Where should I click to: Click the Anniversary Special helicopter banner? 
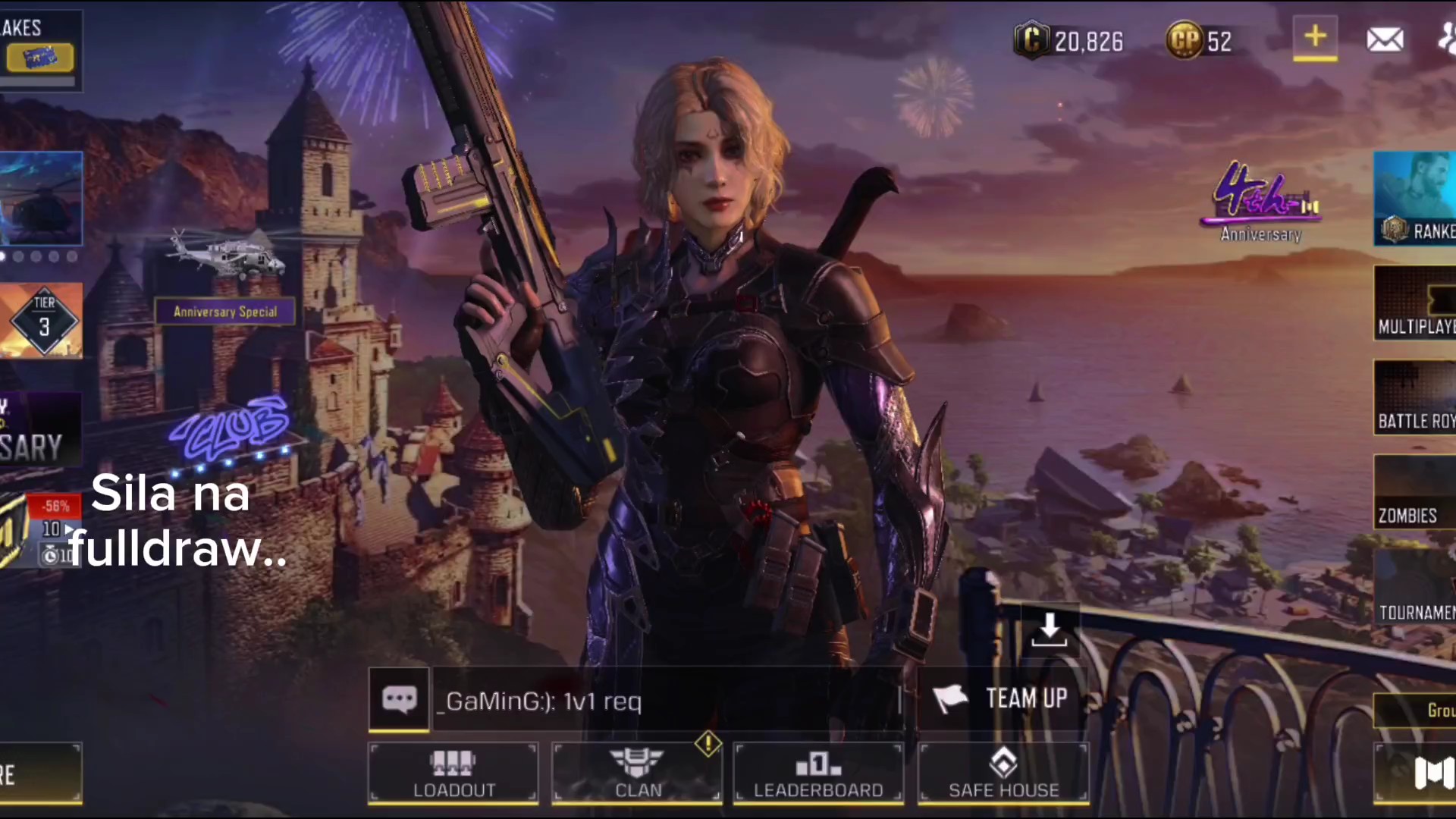[225, 311]
